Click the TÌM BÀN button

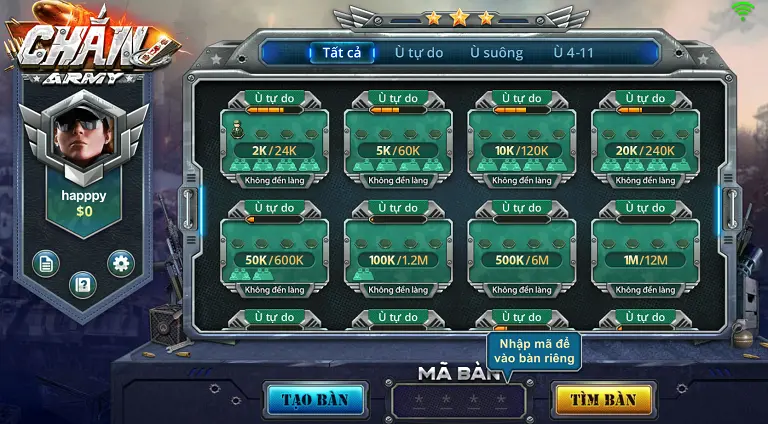pos(603,399)
